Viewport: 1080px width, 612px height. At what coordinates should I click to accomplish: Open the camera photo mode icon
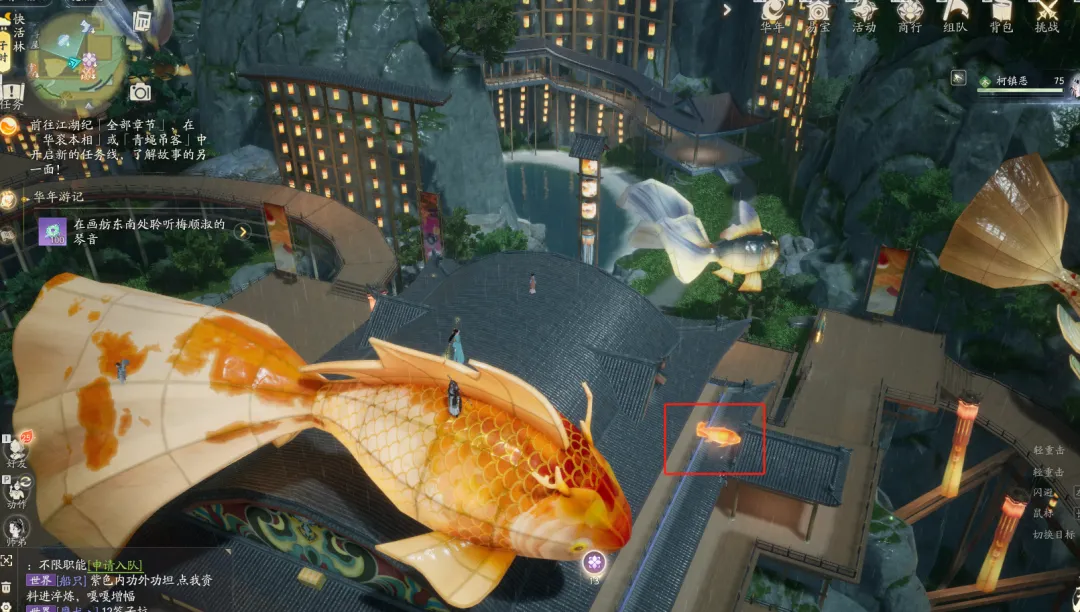(140, 92)
